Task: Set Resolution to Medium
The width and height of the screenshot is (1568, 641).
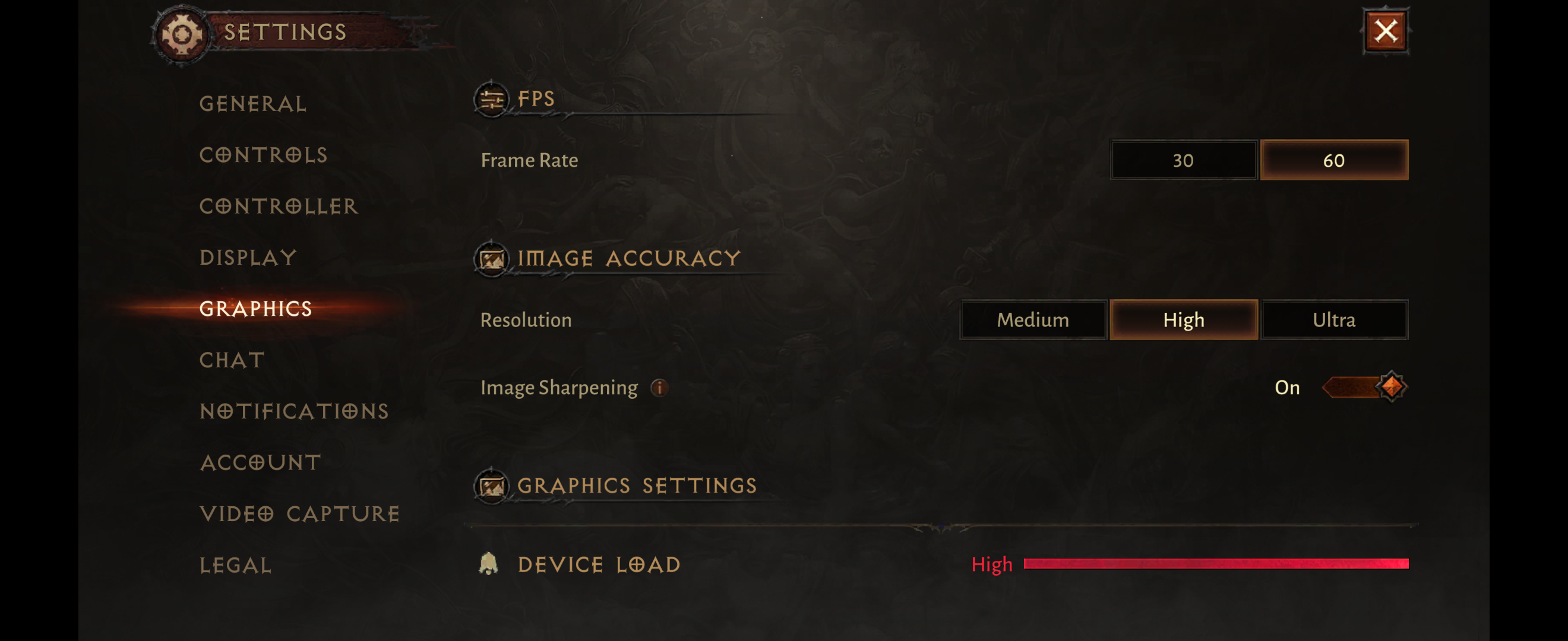Action: tap(1032, 320)
